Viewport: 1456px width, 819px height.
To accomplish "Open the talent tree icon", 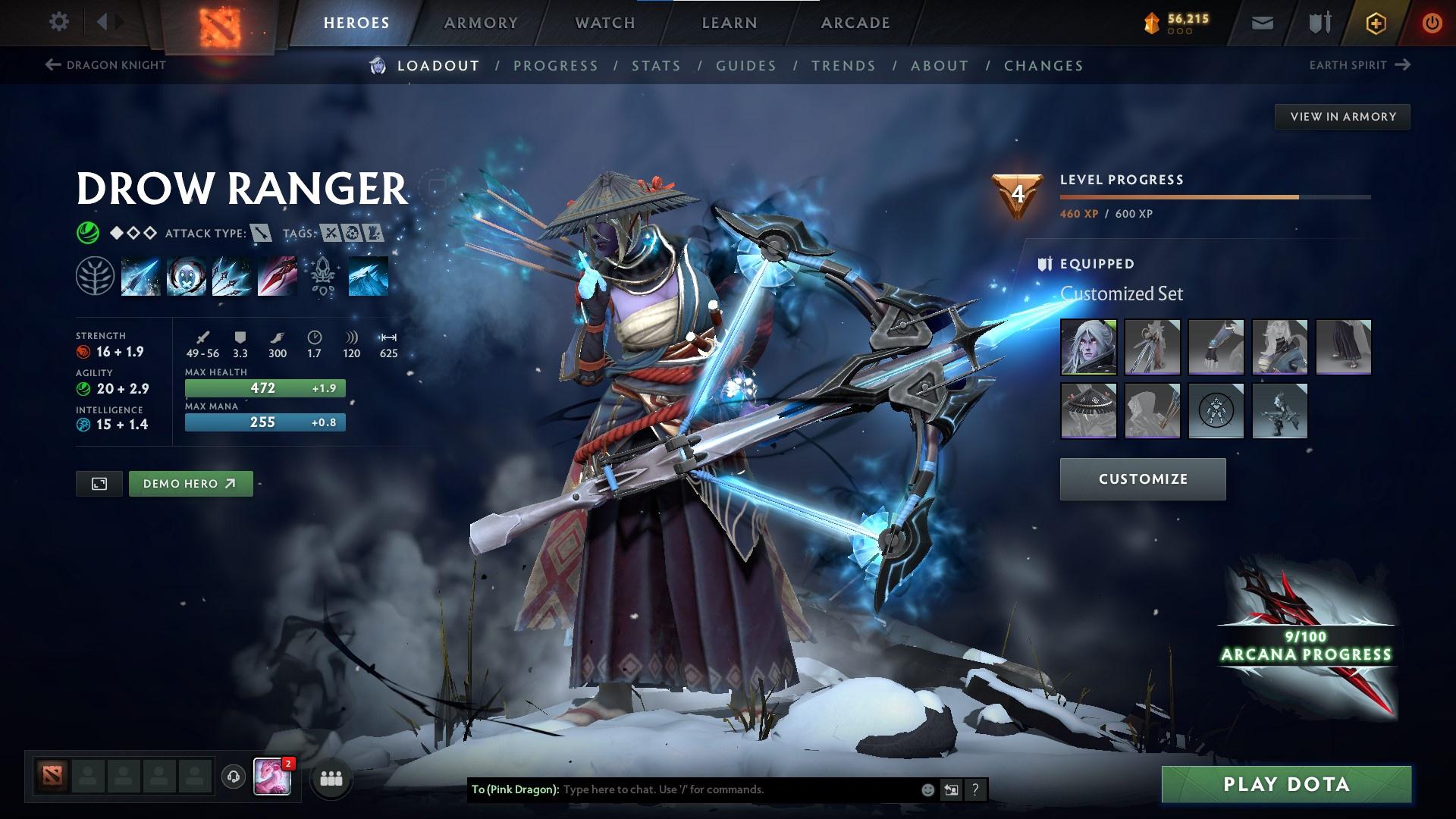I will click(96, 275).
